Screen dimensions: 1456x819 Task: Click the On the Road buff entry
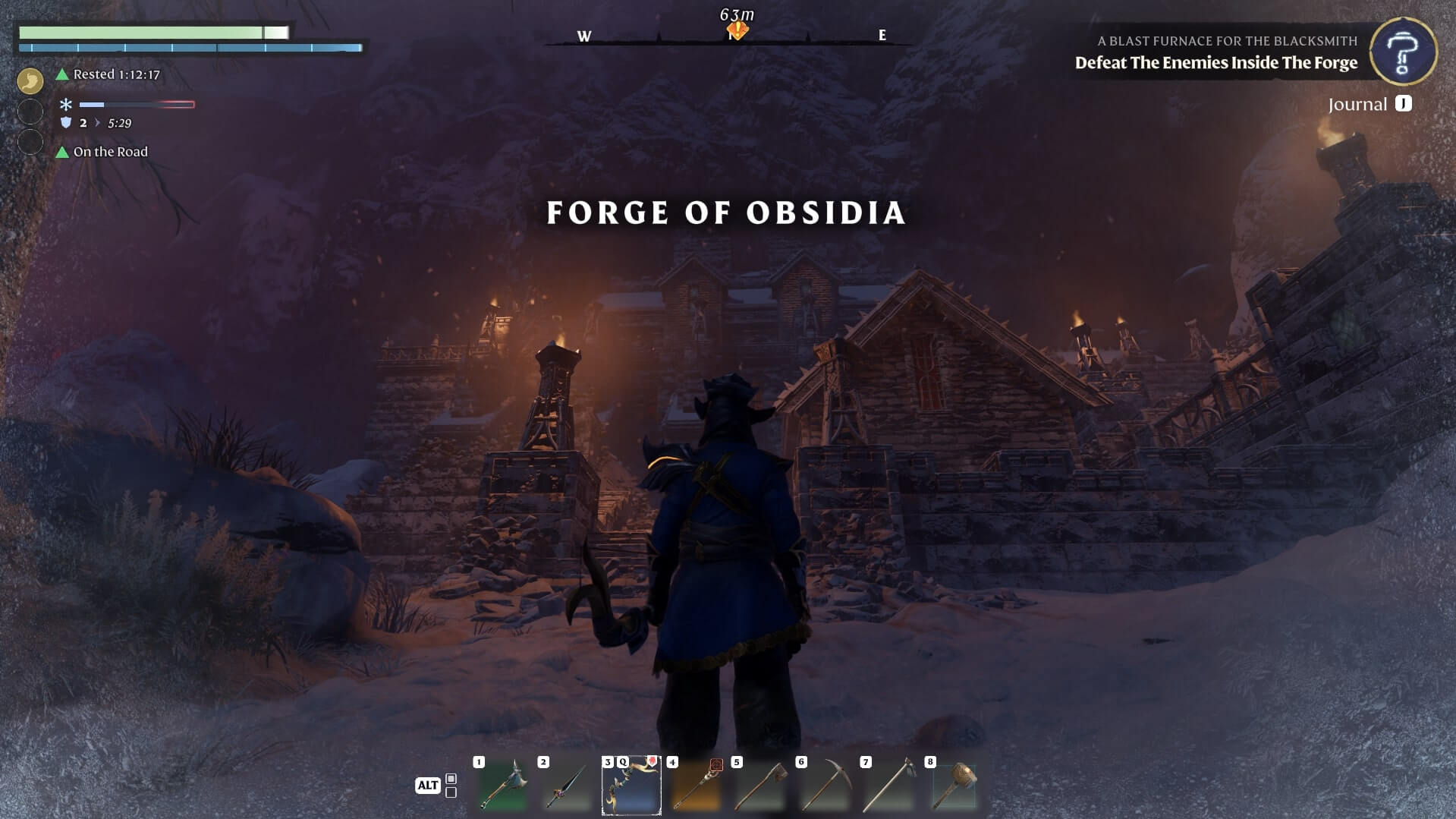point(110,152)
